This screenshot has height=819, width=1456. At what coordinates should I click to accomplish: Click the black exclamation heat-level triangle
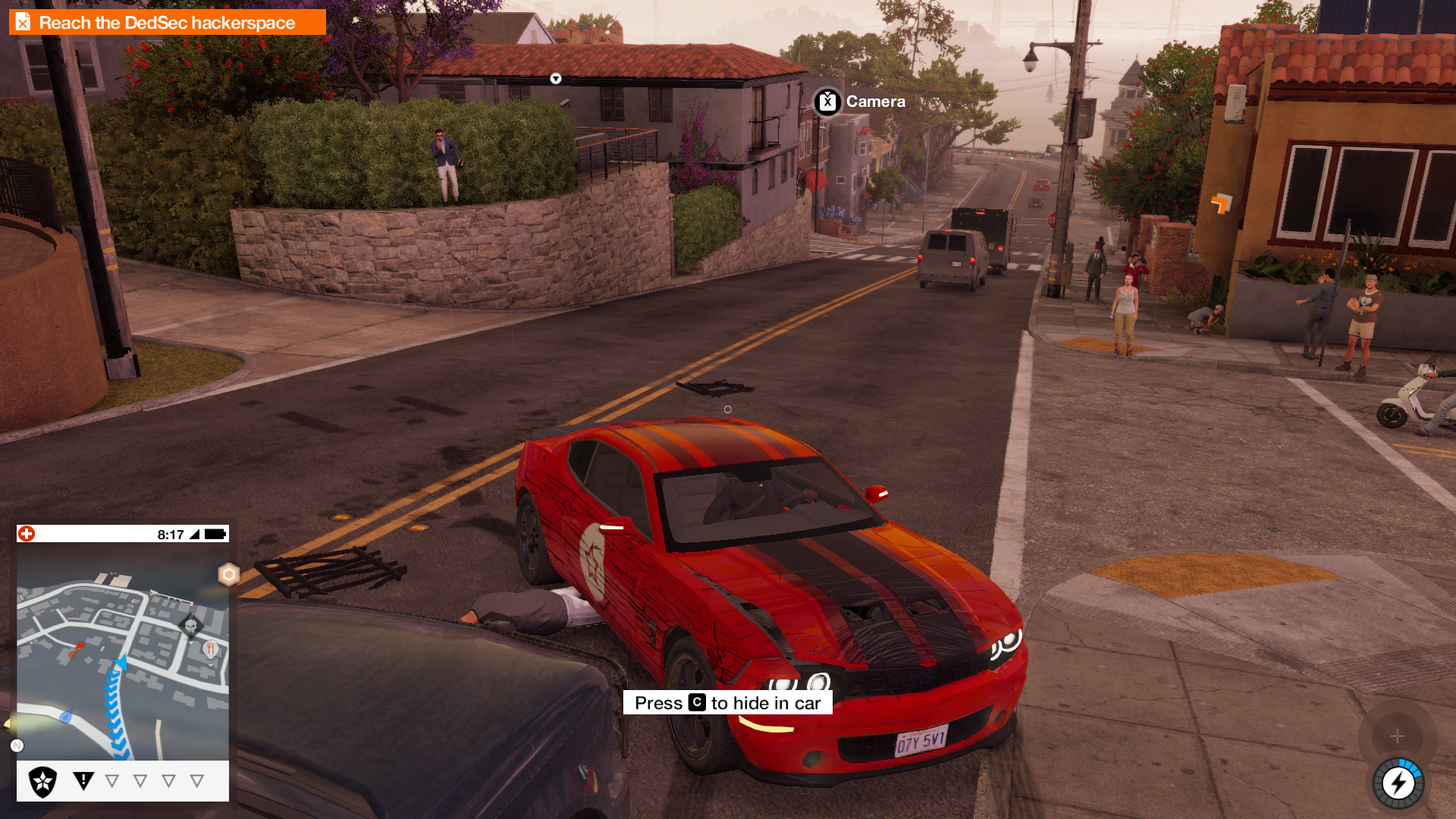(83, 780)
